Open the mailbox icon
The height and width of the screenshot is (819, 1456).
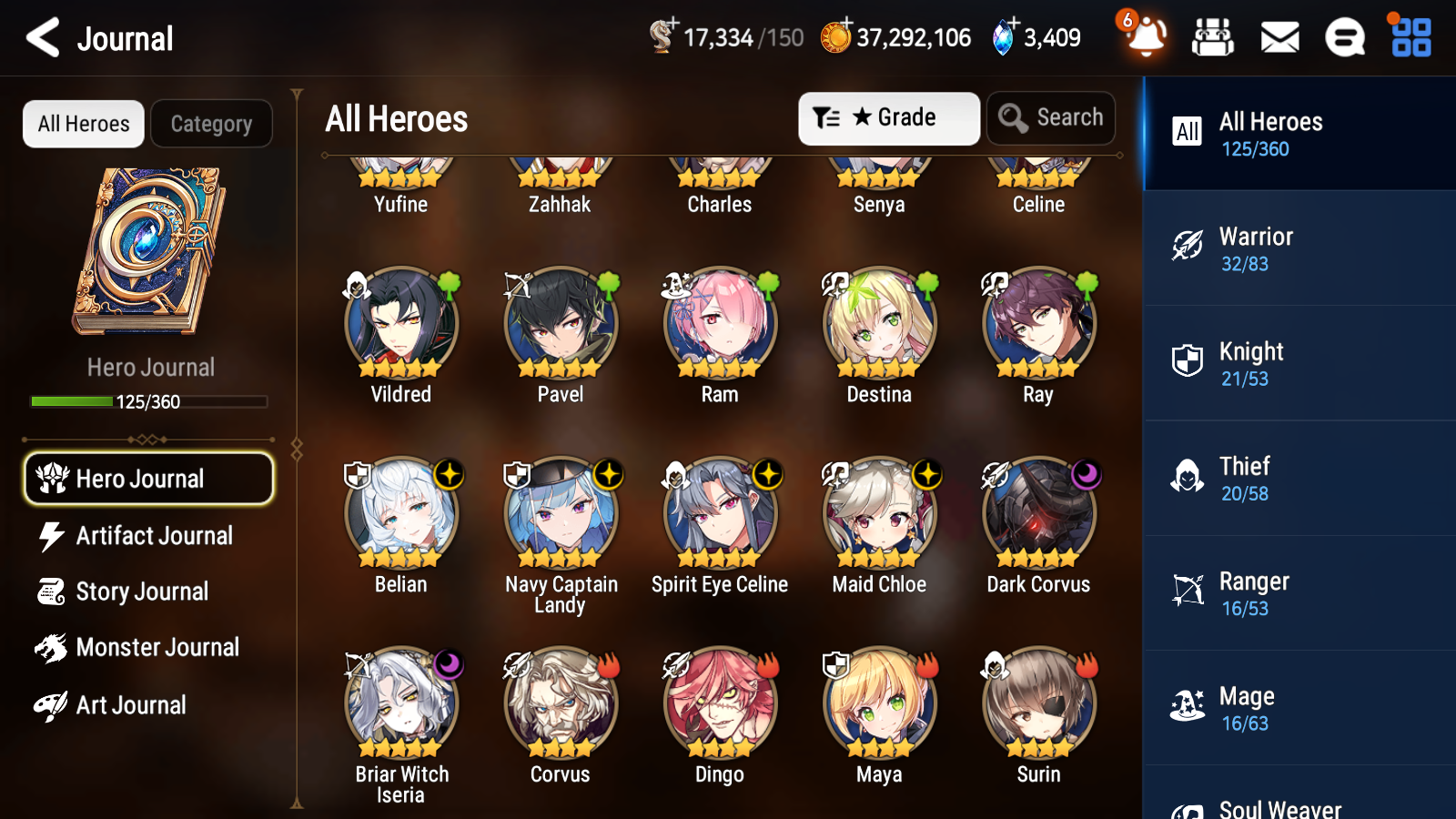[x=1279, y=37]
